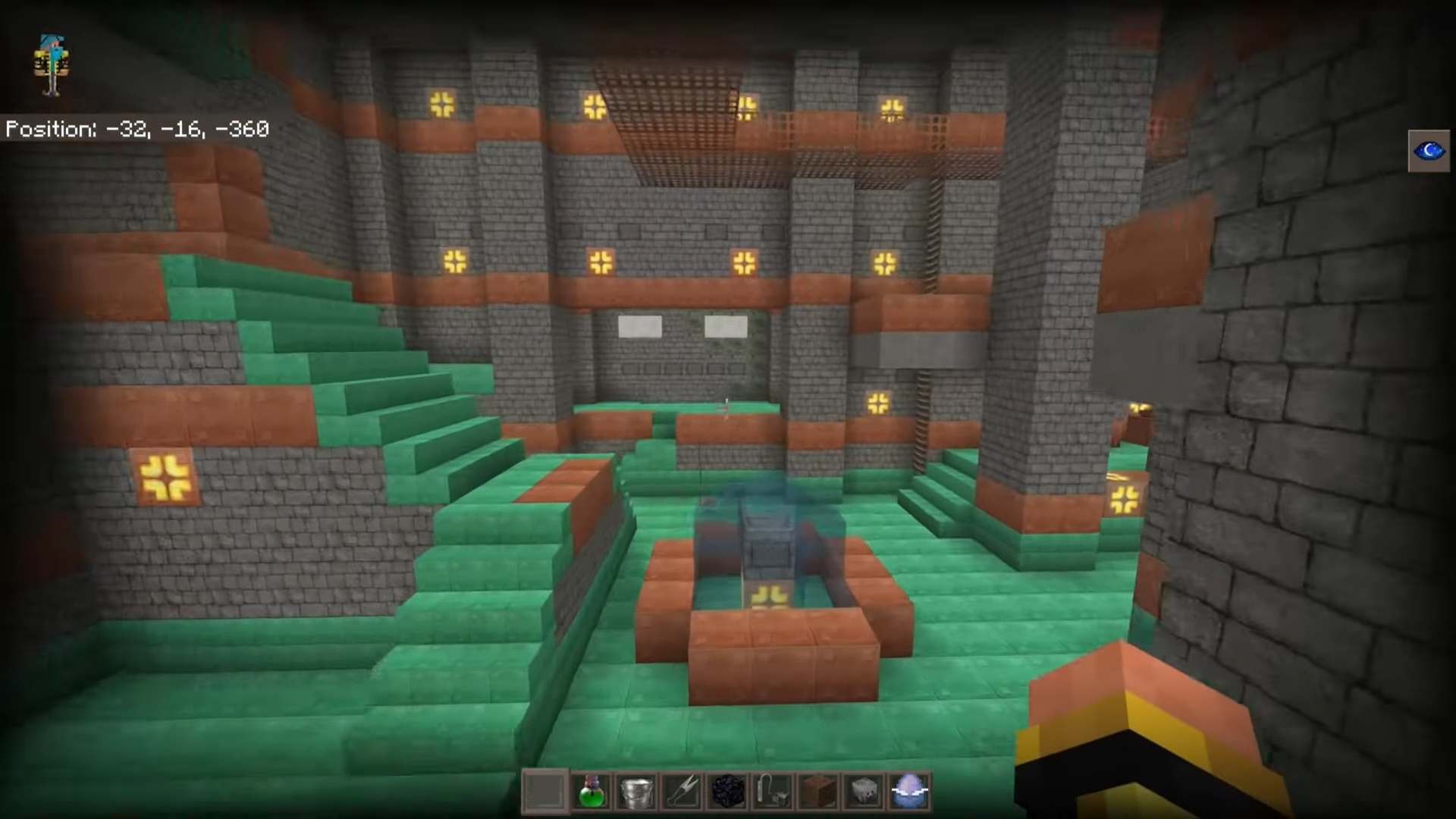Equip the flint and steel

tap(773, 792)
